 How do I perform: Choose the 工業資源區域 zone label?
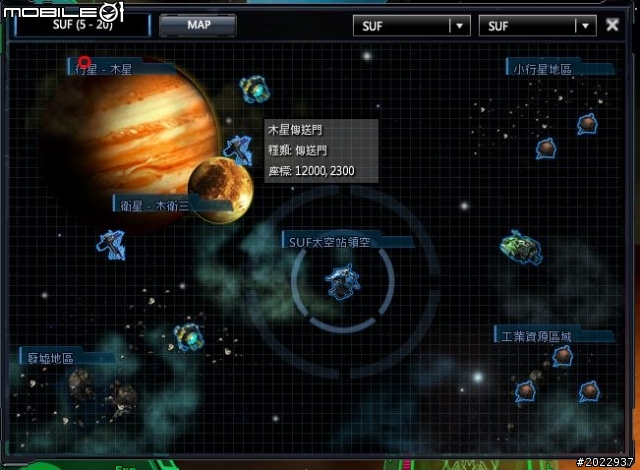[538, 336]
